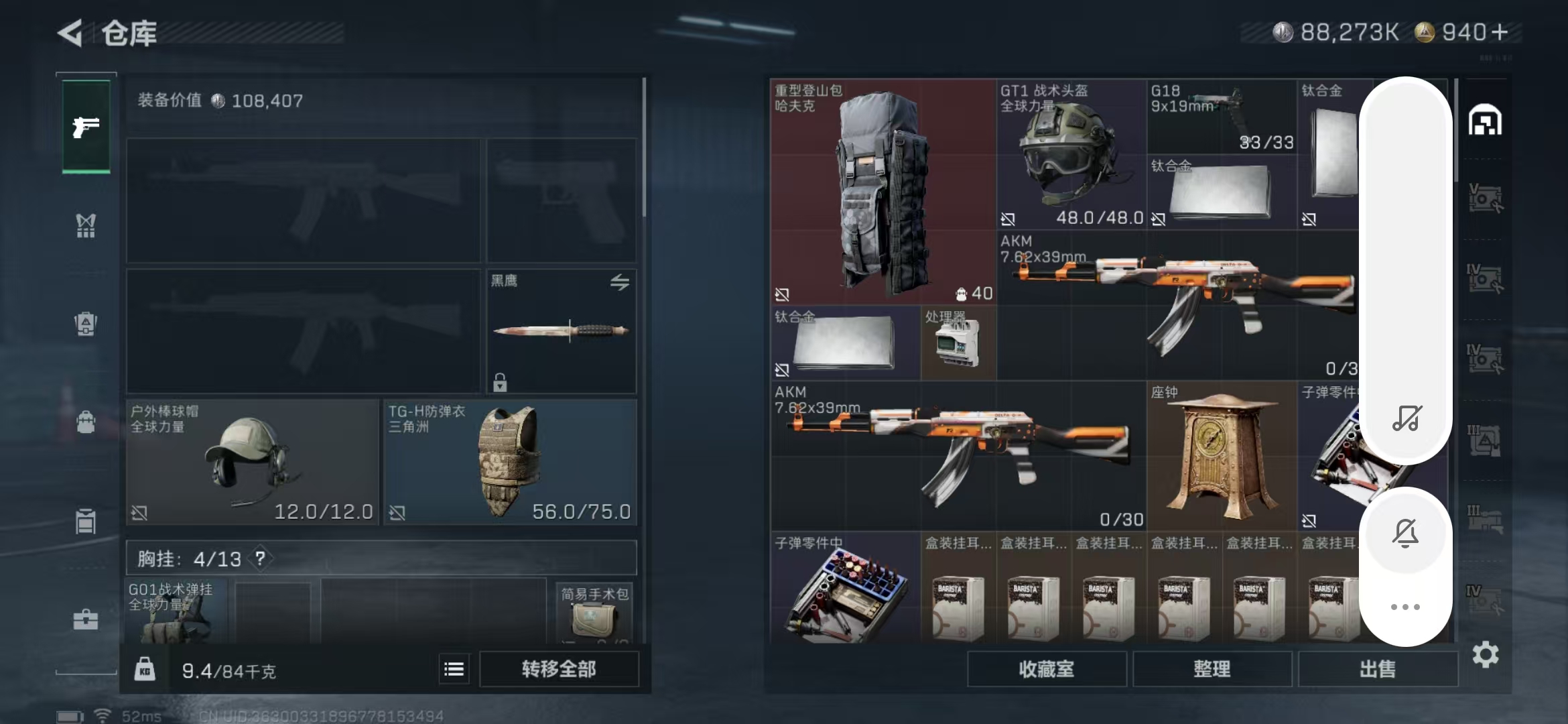The height and width of the screenshot is (724, 1568).
Task: Open the three-dot overlay menu
Action: (x=1405, y=607)
